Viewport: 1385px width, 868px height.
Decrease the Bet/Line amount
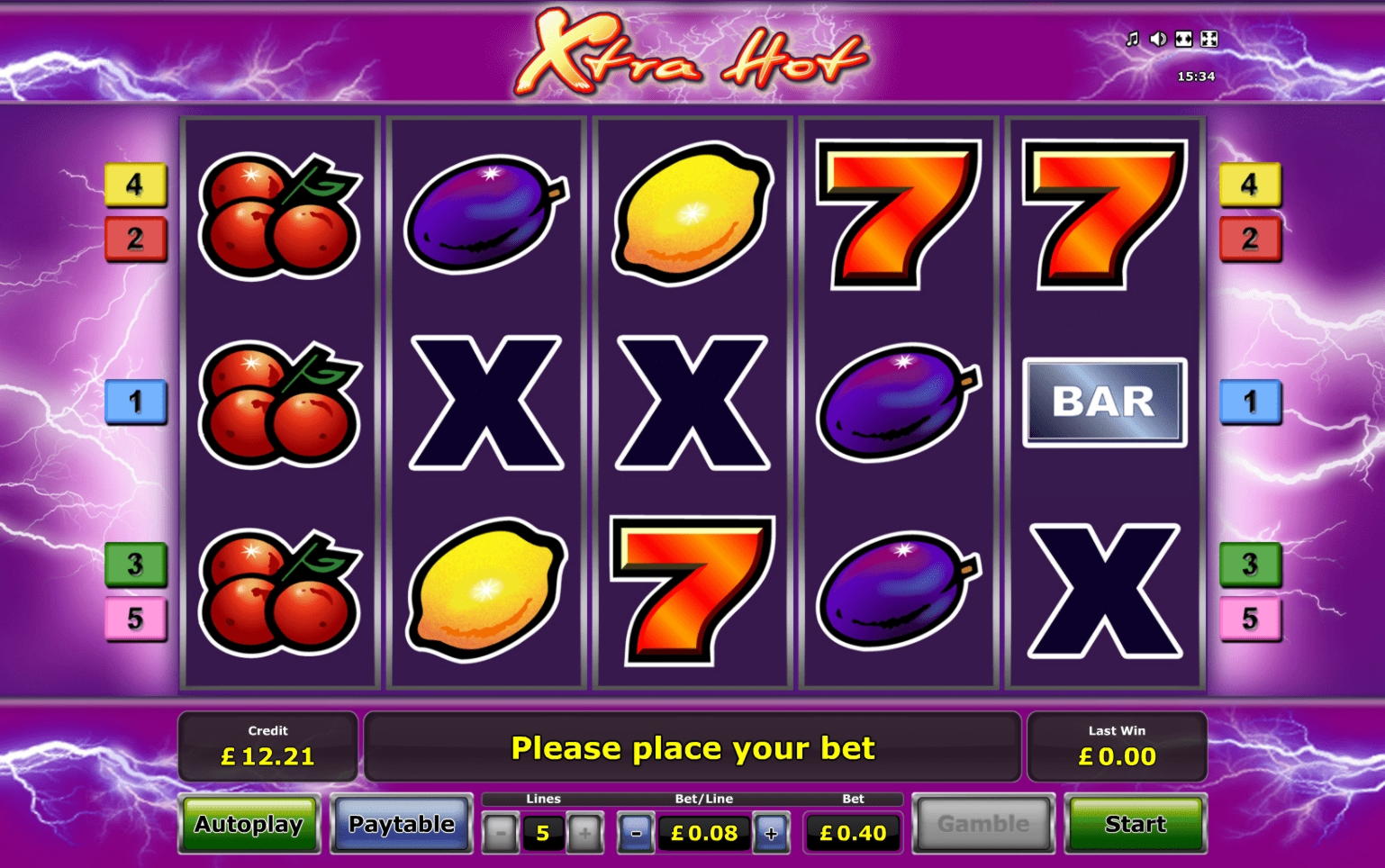tap(636, 833)
